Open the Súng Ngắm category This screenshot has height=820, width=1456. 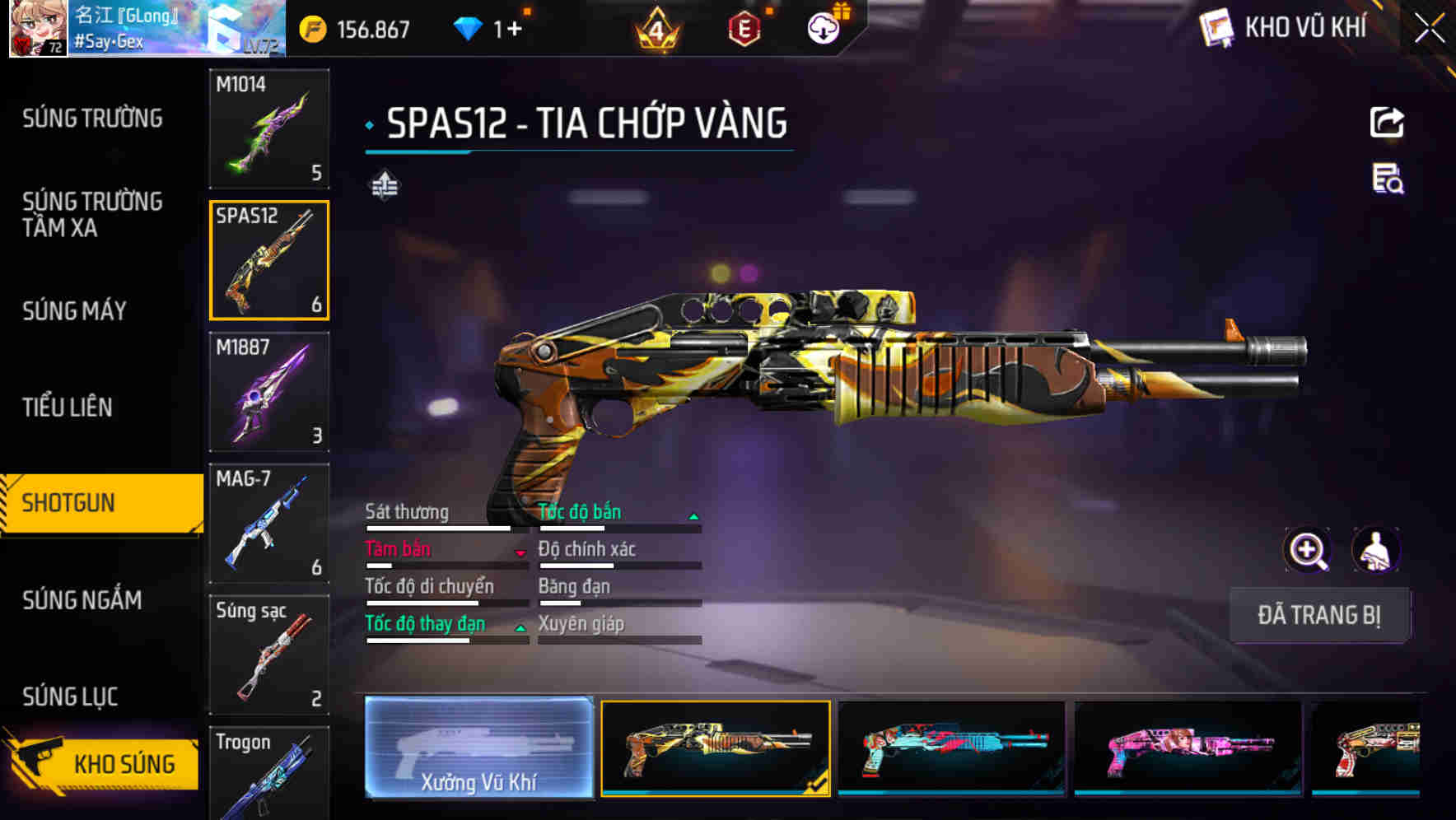click(82, 600)
